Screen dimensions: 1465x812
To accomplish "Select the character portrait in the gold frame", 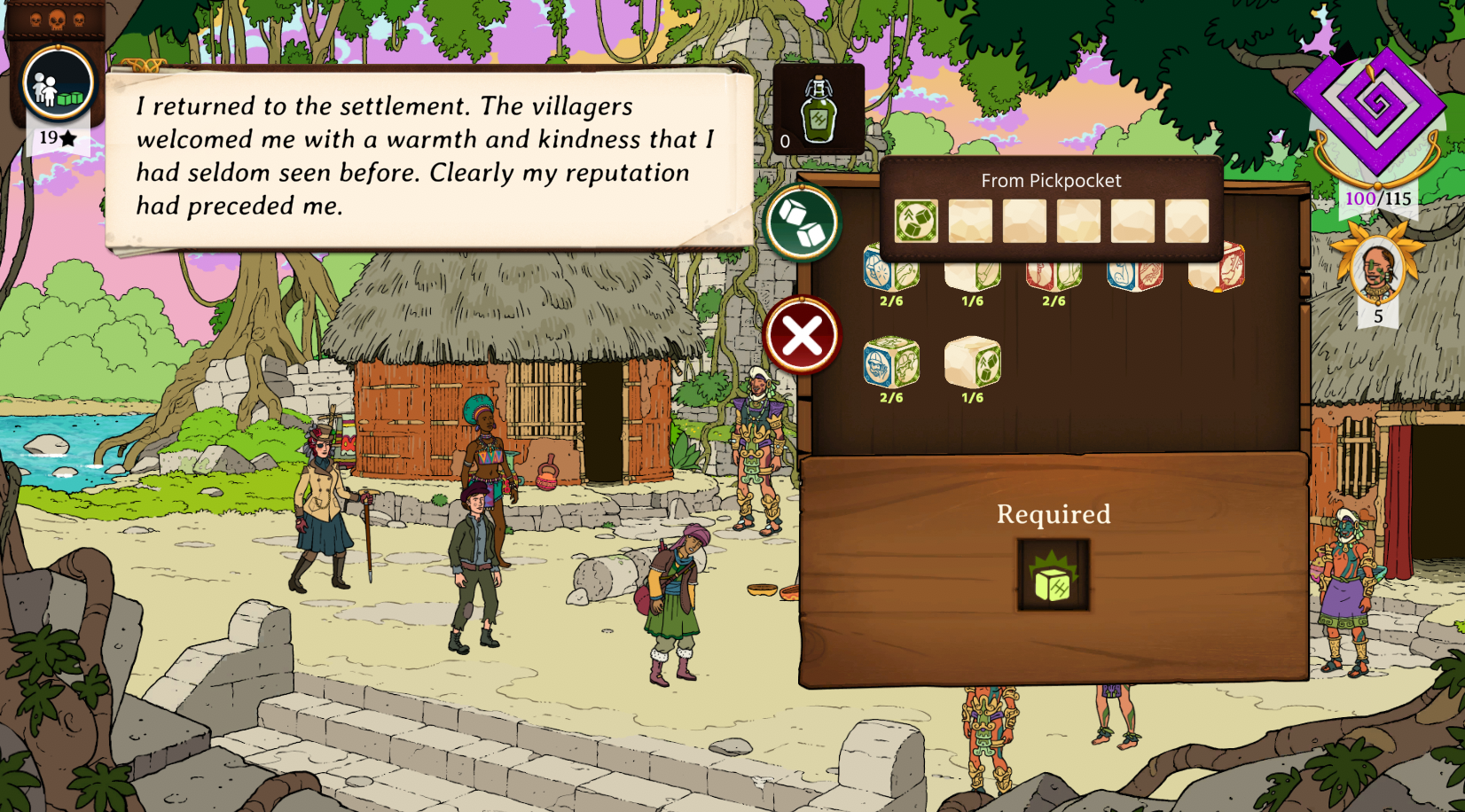I will tap(1377, 270).
